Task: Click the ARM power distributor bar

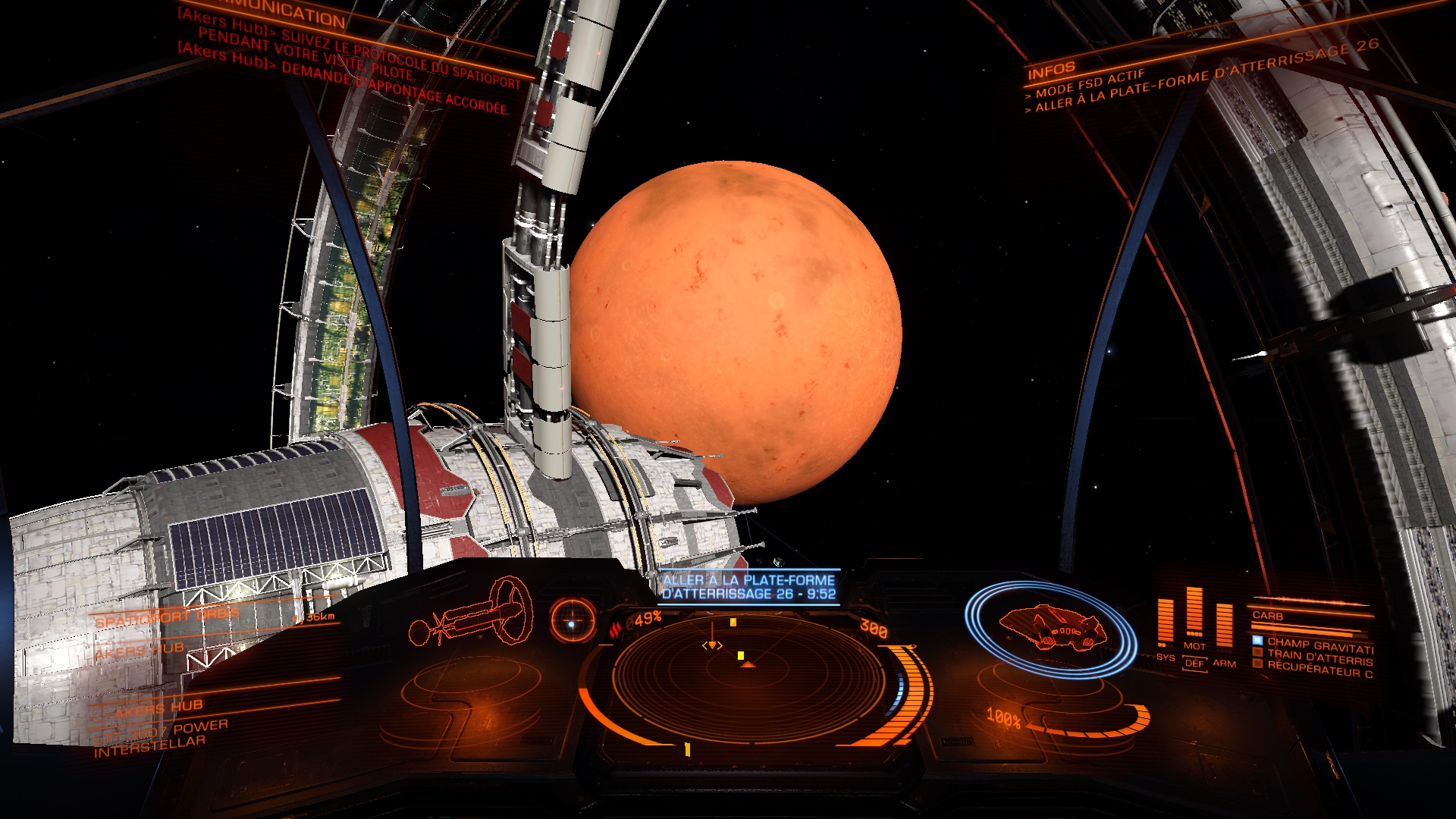Action: (1223, 626)
